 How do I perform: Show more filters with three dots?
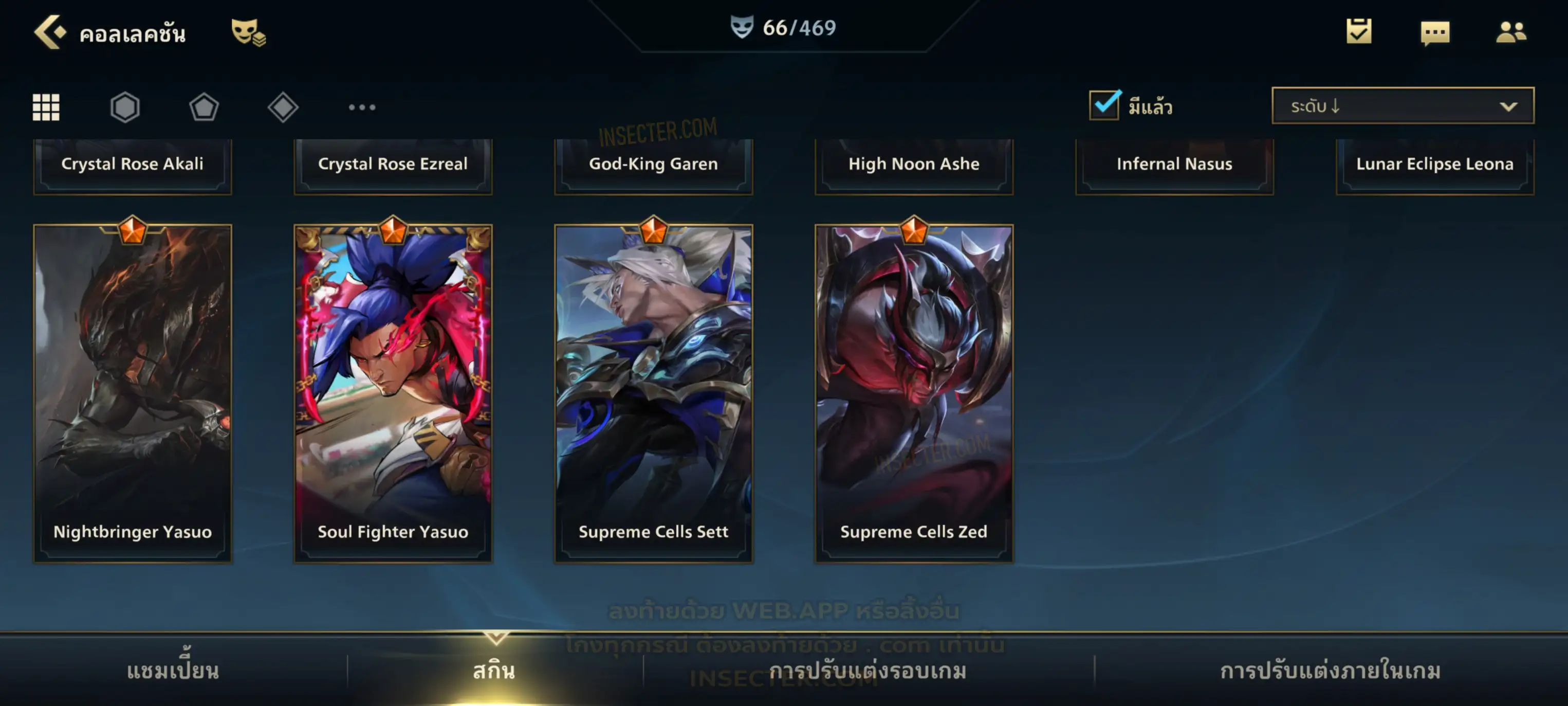click(x=362, y=107)
